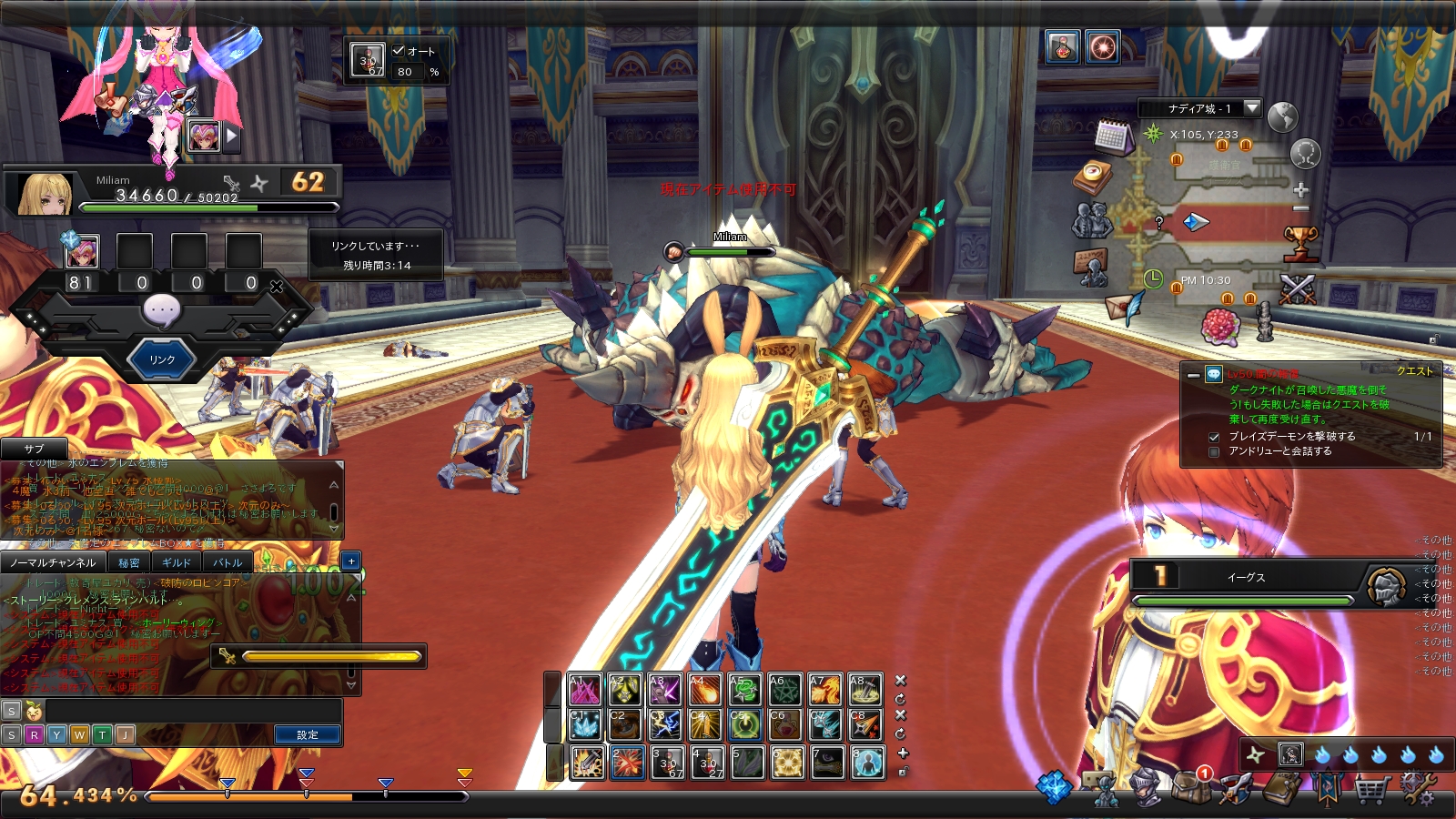Switch to the バトル chat tab
1456x819 pixels.
[227, 562]
